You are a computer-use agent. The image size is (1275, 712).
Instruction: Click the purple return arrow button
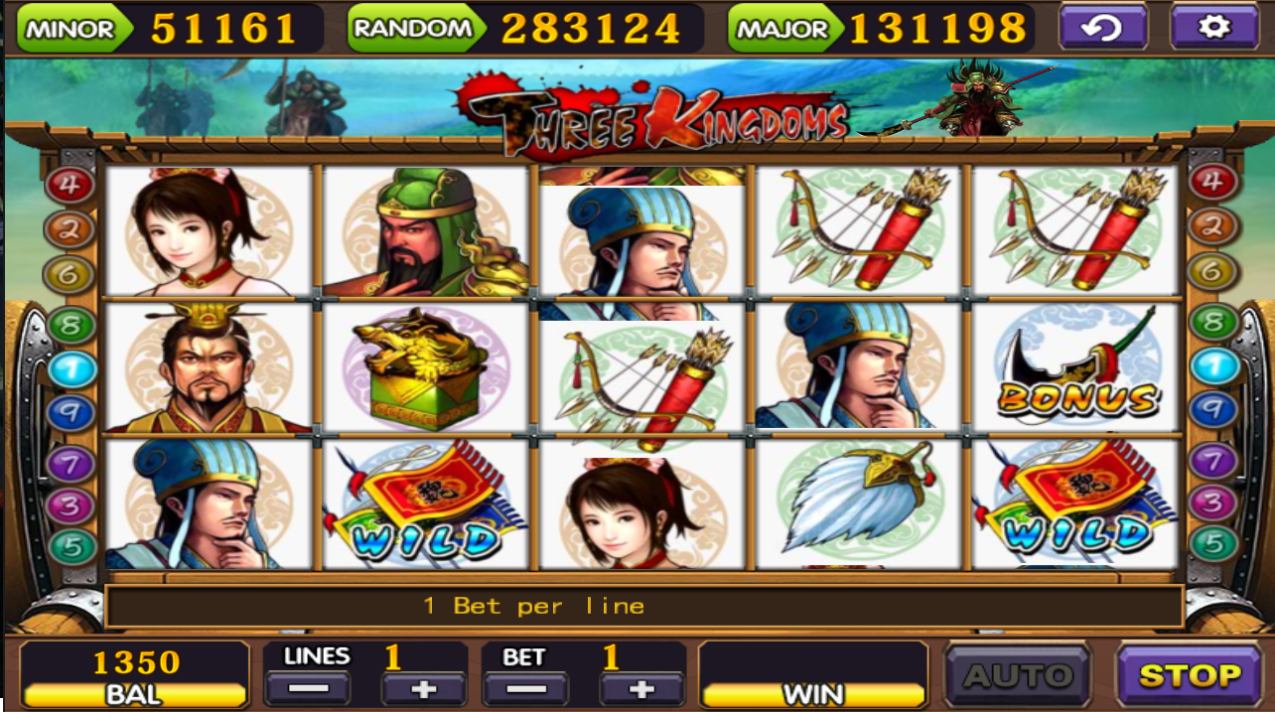tap(1102, 27)
